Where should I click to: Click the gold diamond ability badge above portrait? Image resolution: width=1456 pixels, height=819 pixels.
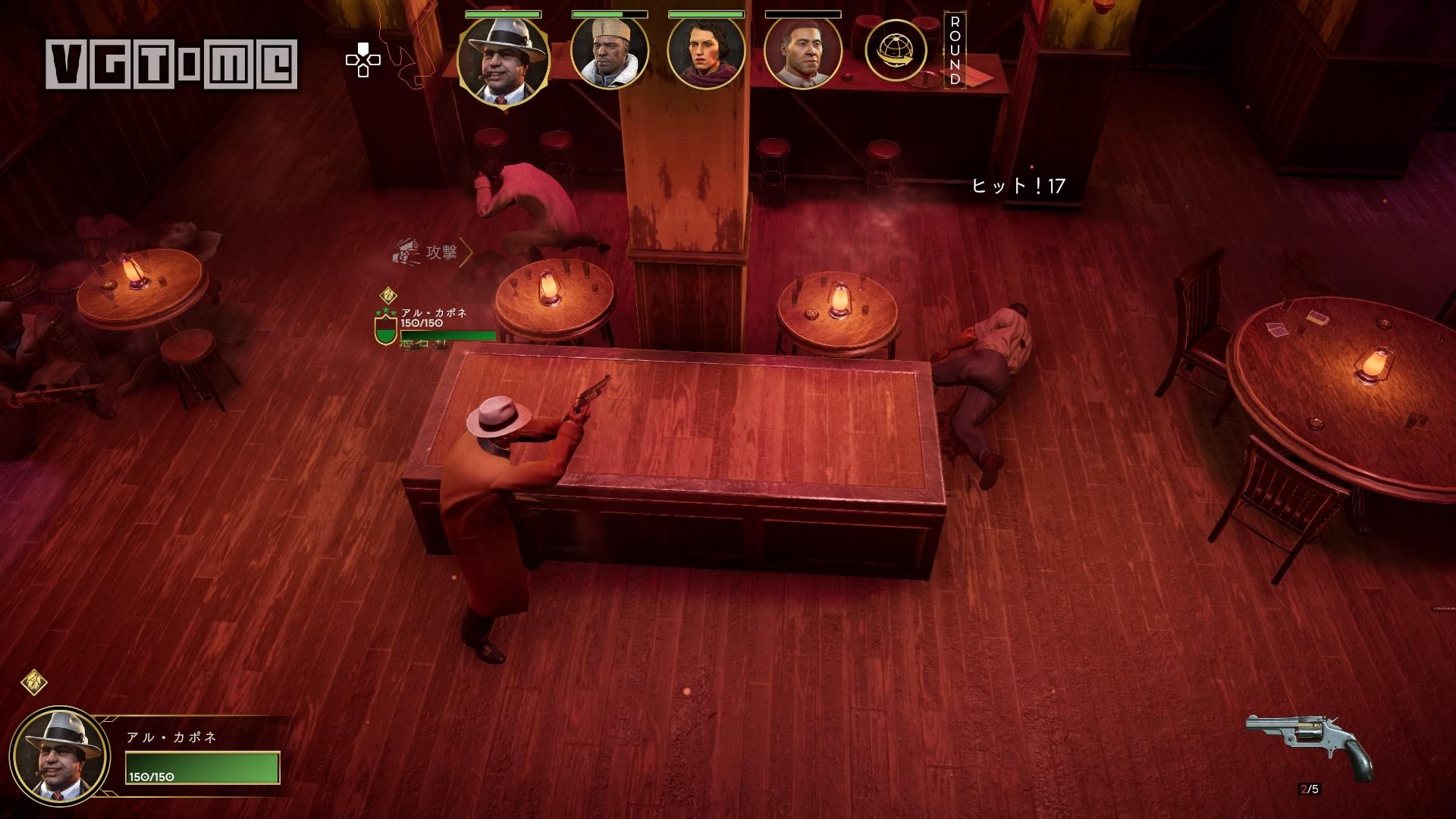tap(33, 682)
